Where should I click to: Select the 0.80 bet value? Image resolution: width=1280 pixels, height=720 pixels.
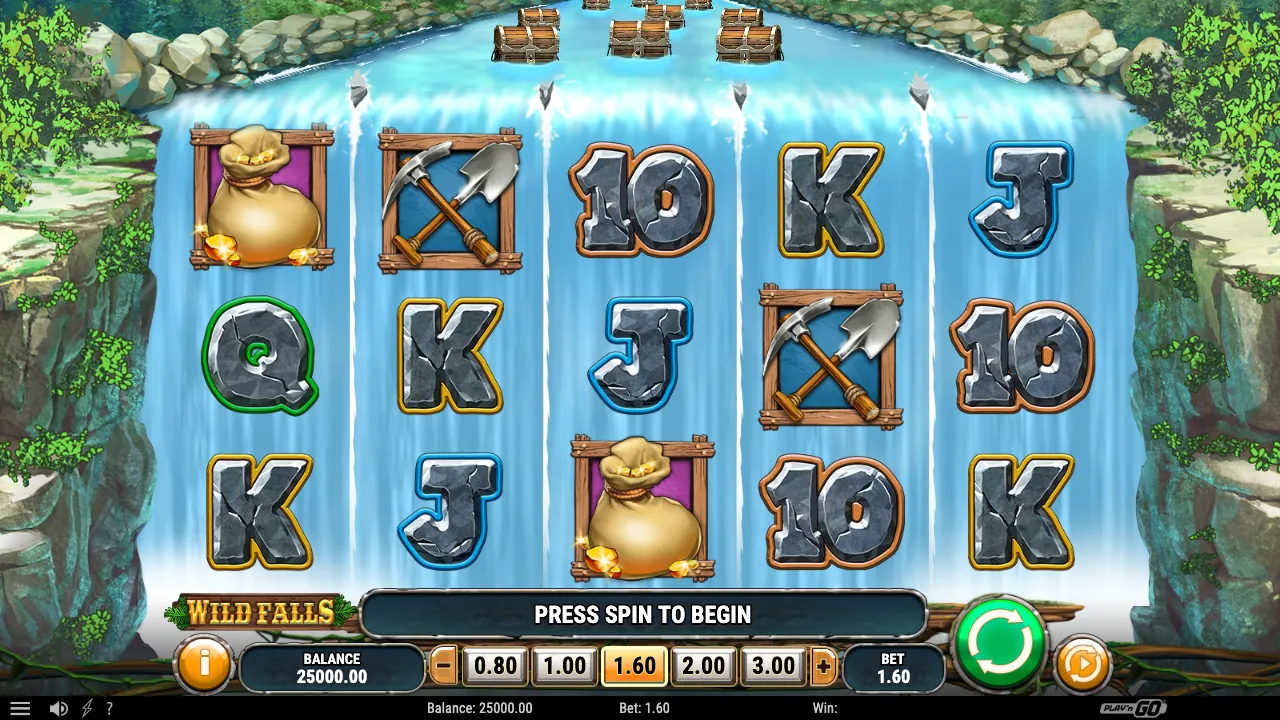point(495,666)
